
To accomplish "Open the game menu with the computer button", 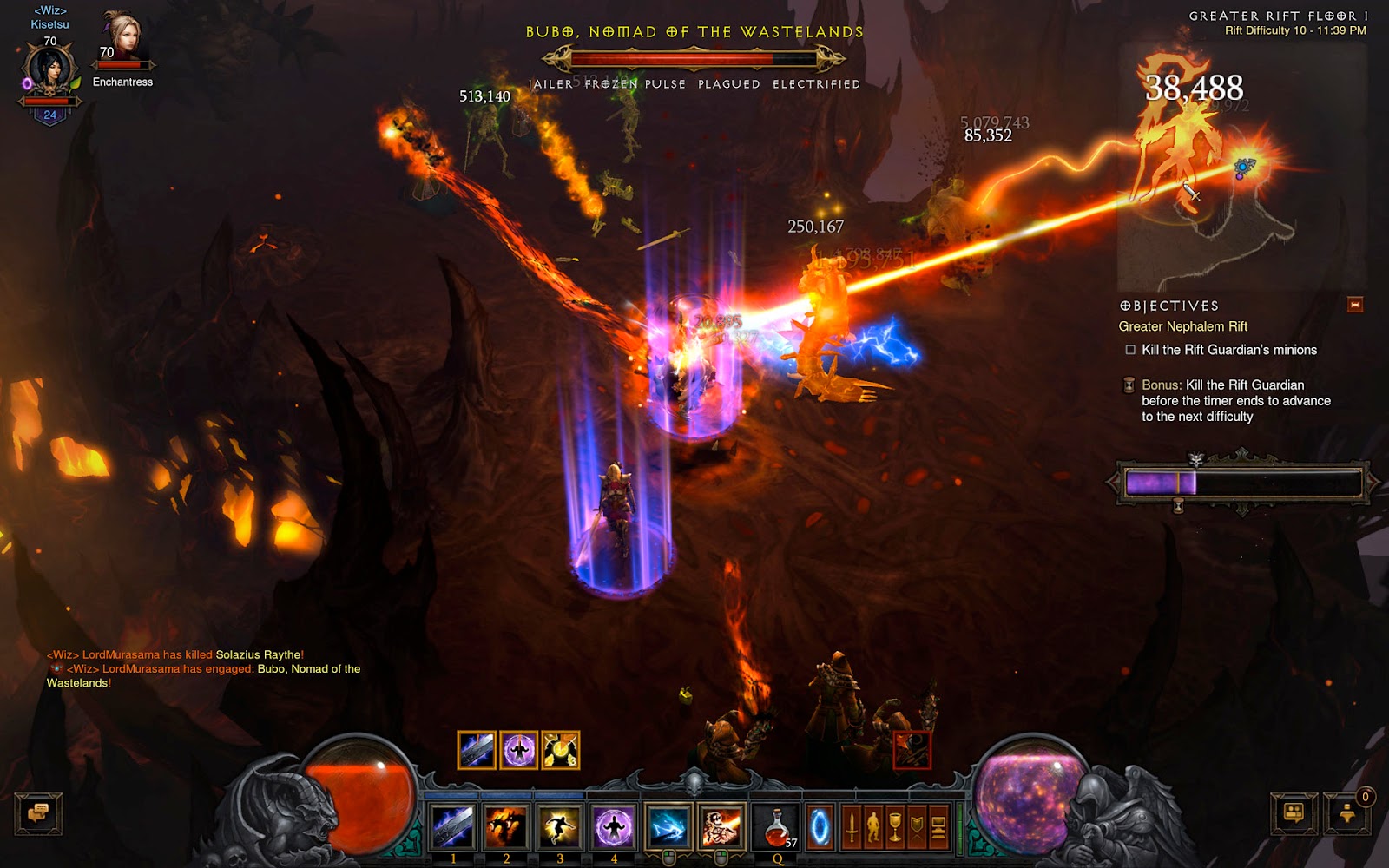I will click(x=938, y=828).
